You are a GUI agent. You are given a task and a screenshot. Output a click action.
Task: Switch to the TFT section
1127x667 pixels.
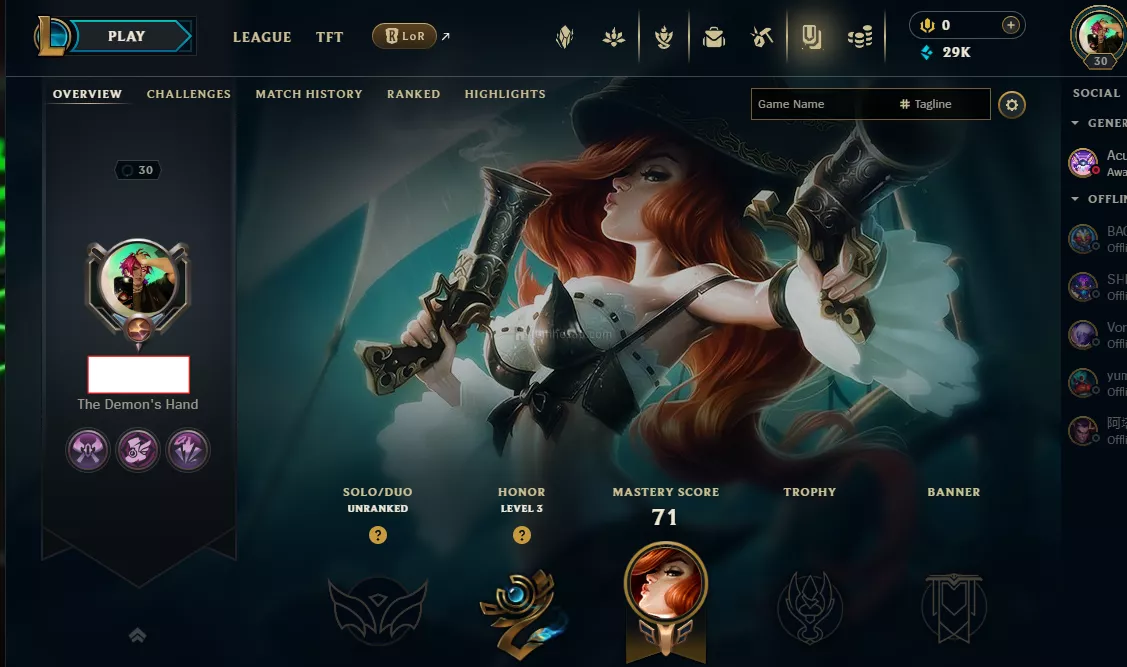(330, 37)
